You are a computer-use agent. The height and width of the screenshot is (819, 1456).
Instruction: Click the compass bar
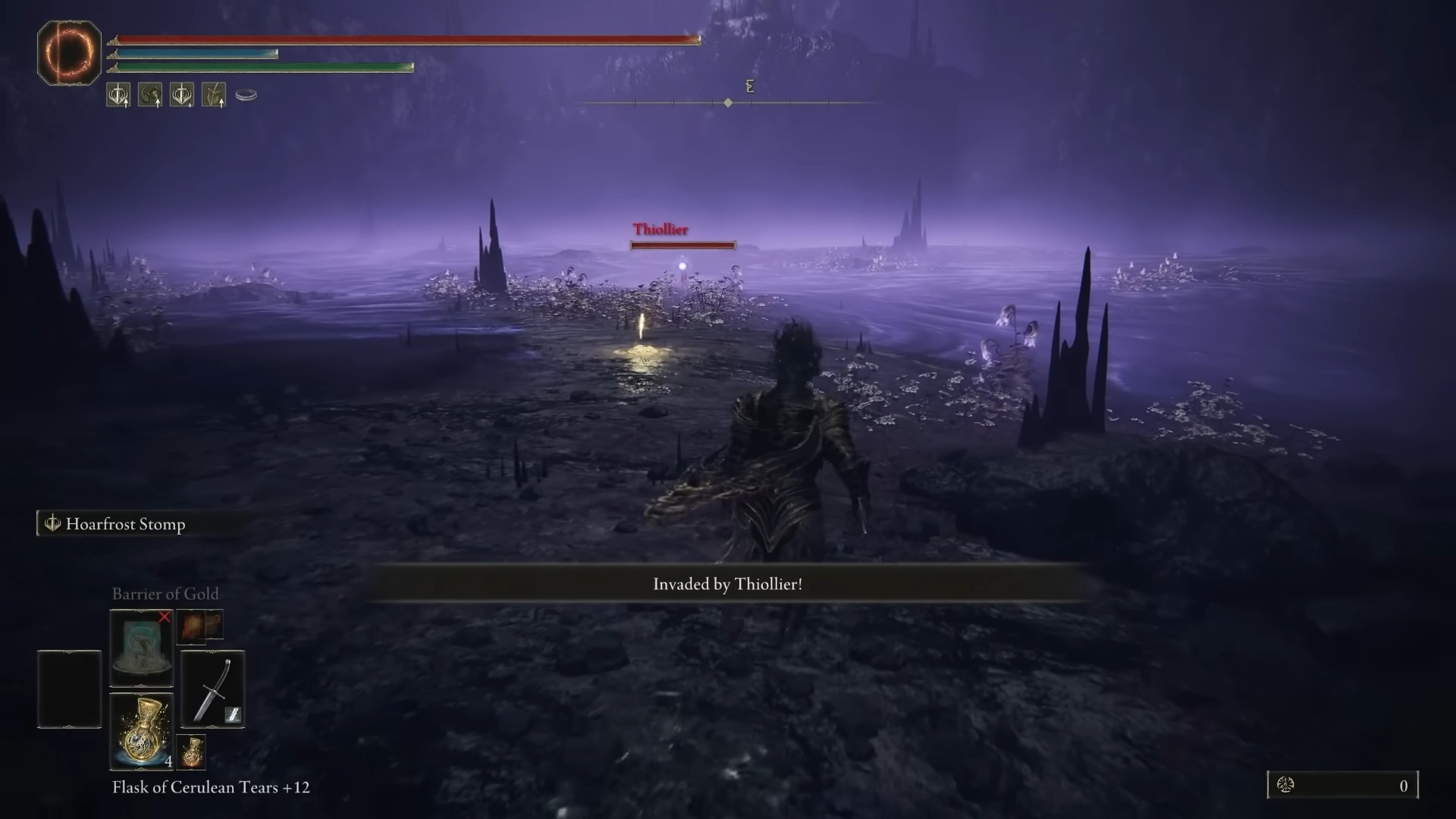point(728,102)
